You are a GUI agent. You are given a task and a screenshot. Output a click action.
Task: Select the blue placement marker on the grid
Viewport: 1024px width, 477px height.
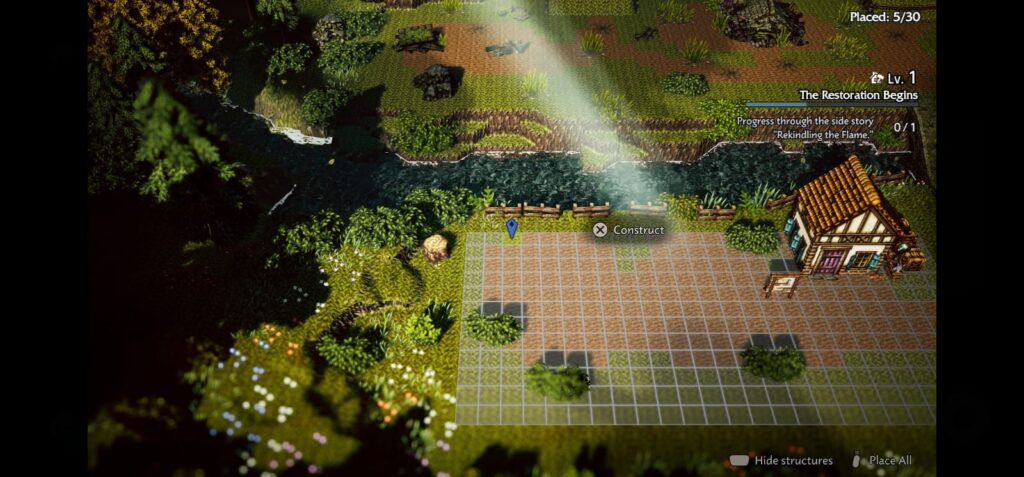pos(512,229)
